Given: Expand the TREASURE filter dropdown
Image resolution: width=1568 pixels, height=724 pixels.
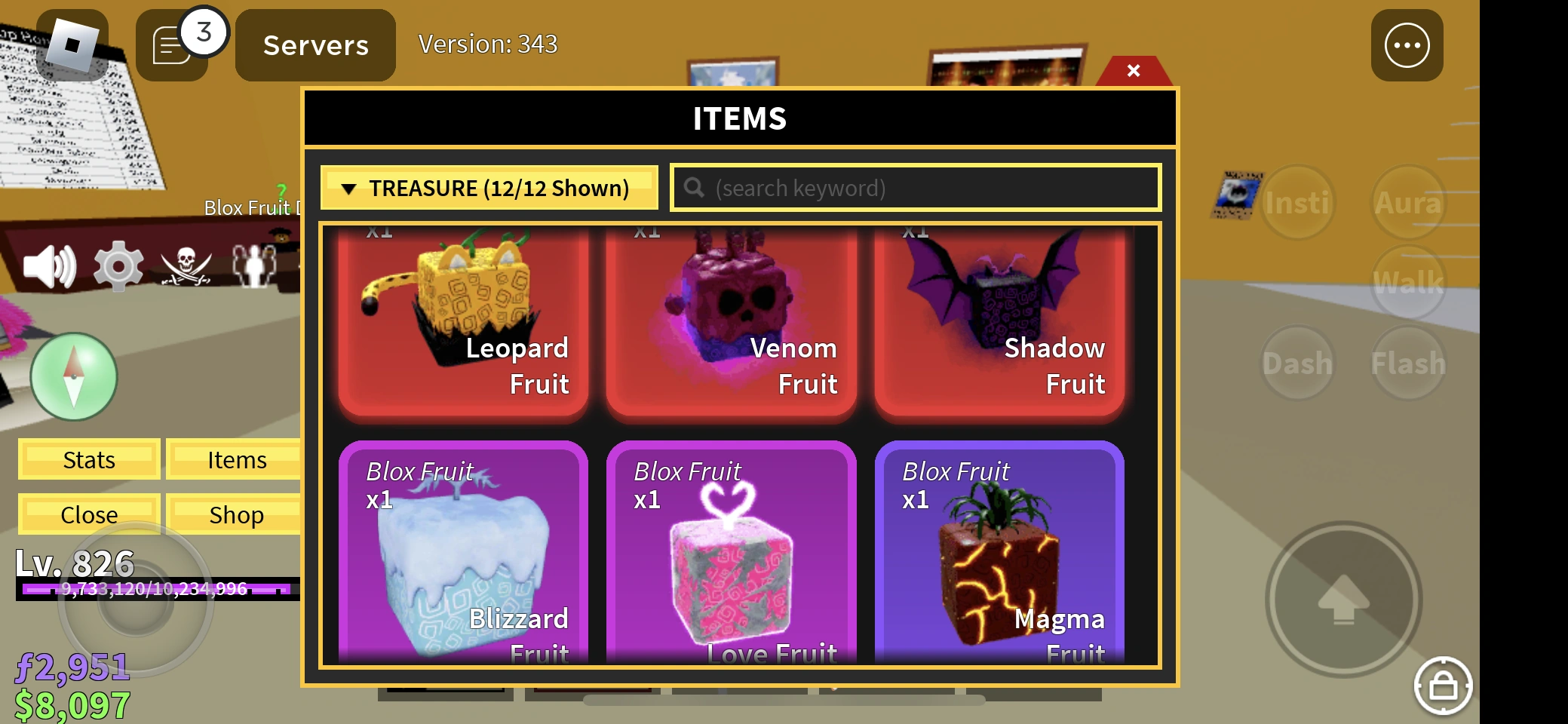Looking at the screenshot, I should pyautogui.click(x=489, y=188).
